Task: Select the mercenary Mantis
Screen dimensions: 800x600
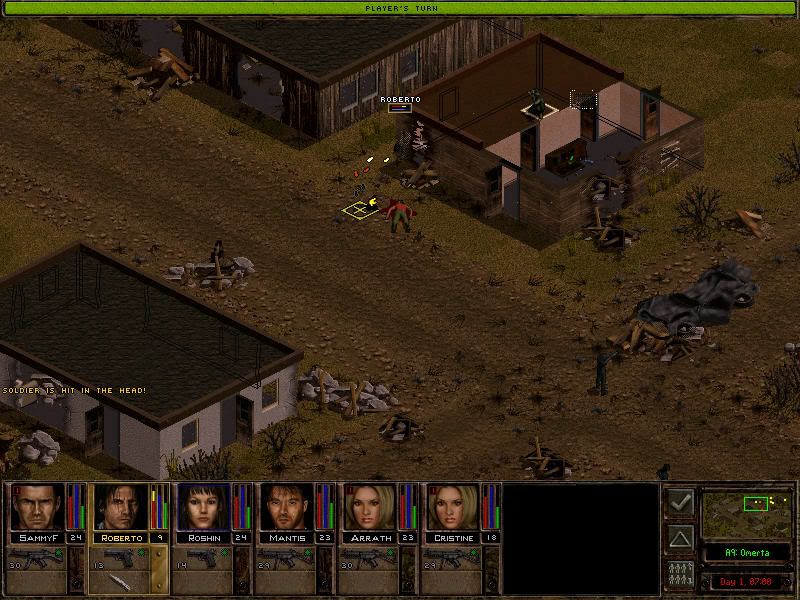Action: click(287, 508)
